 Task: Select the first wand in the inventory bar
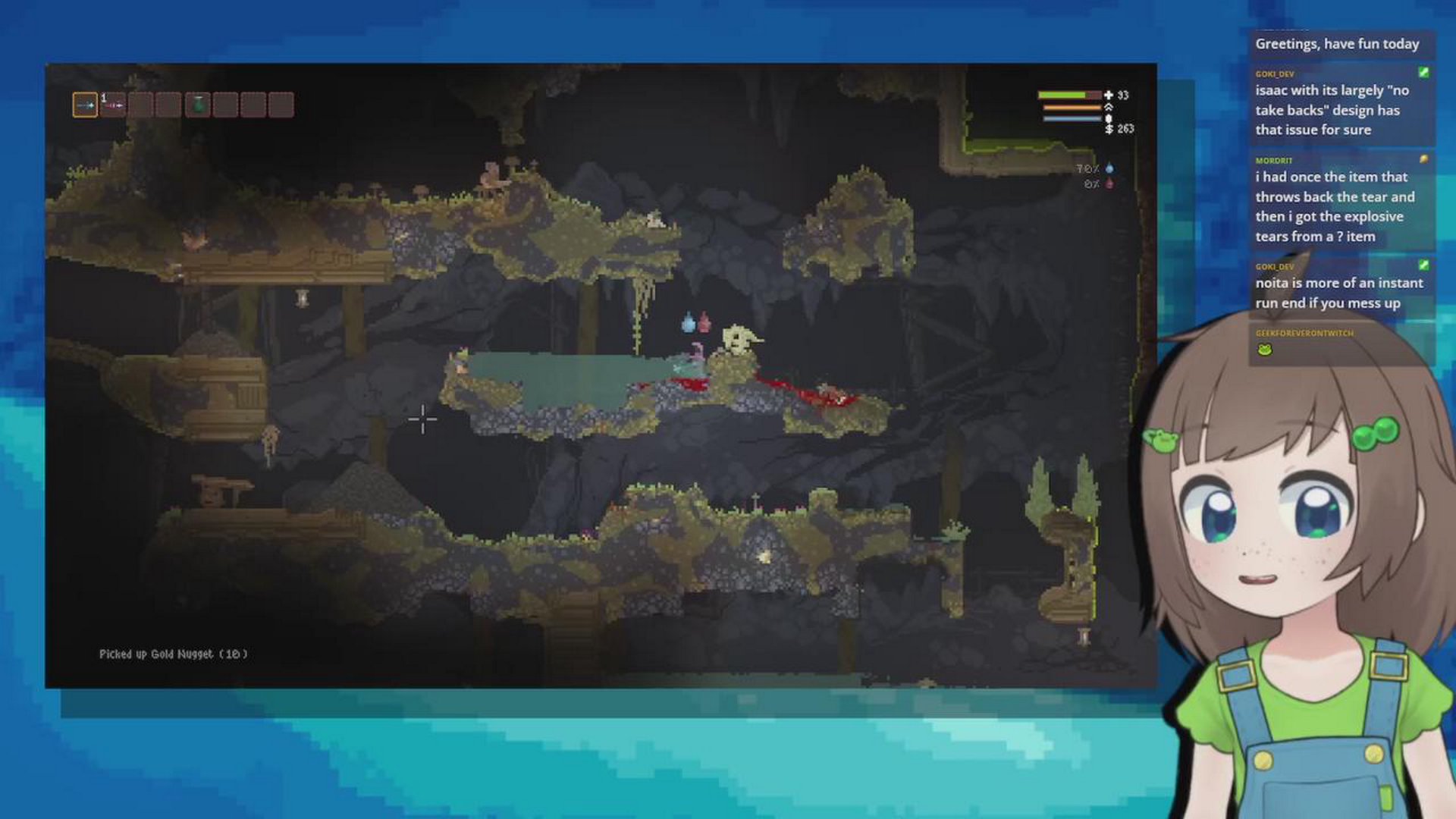tap(85, 105)
